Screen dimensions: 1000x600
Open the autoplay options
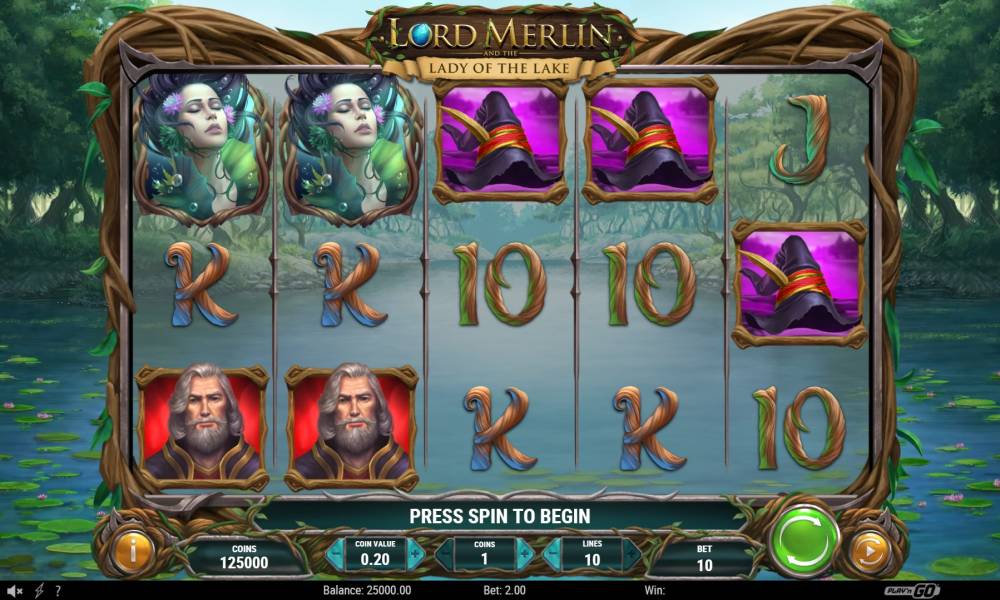(x=869, y=552)
